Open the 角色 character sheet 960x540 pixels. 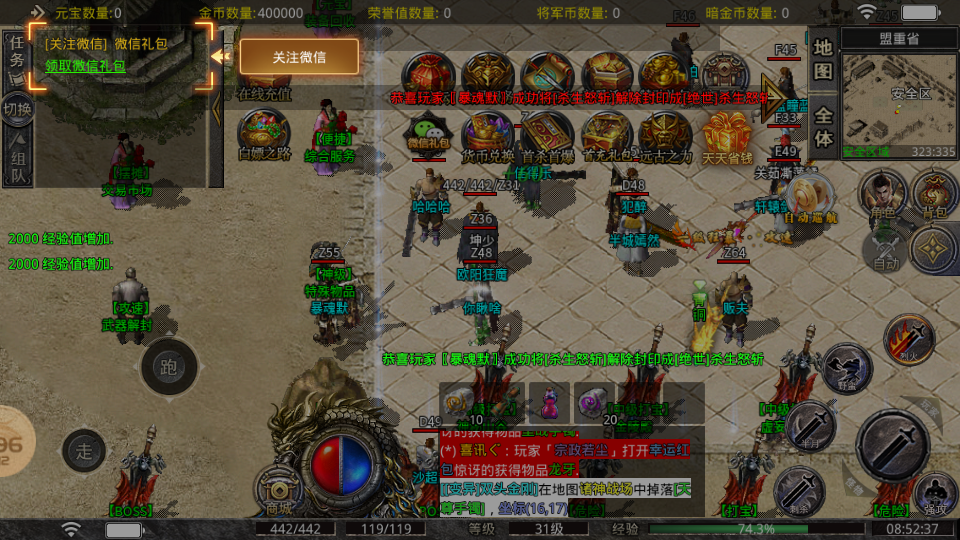tap(882, 193)
